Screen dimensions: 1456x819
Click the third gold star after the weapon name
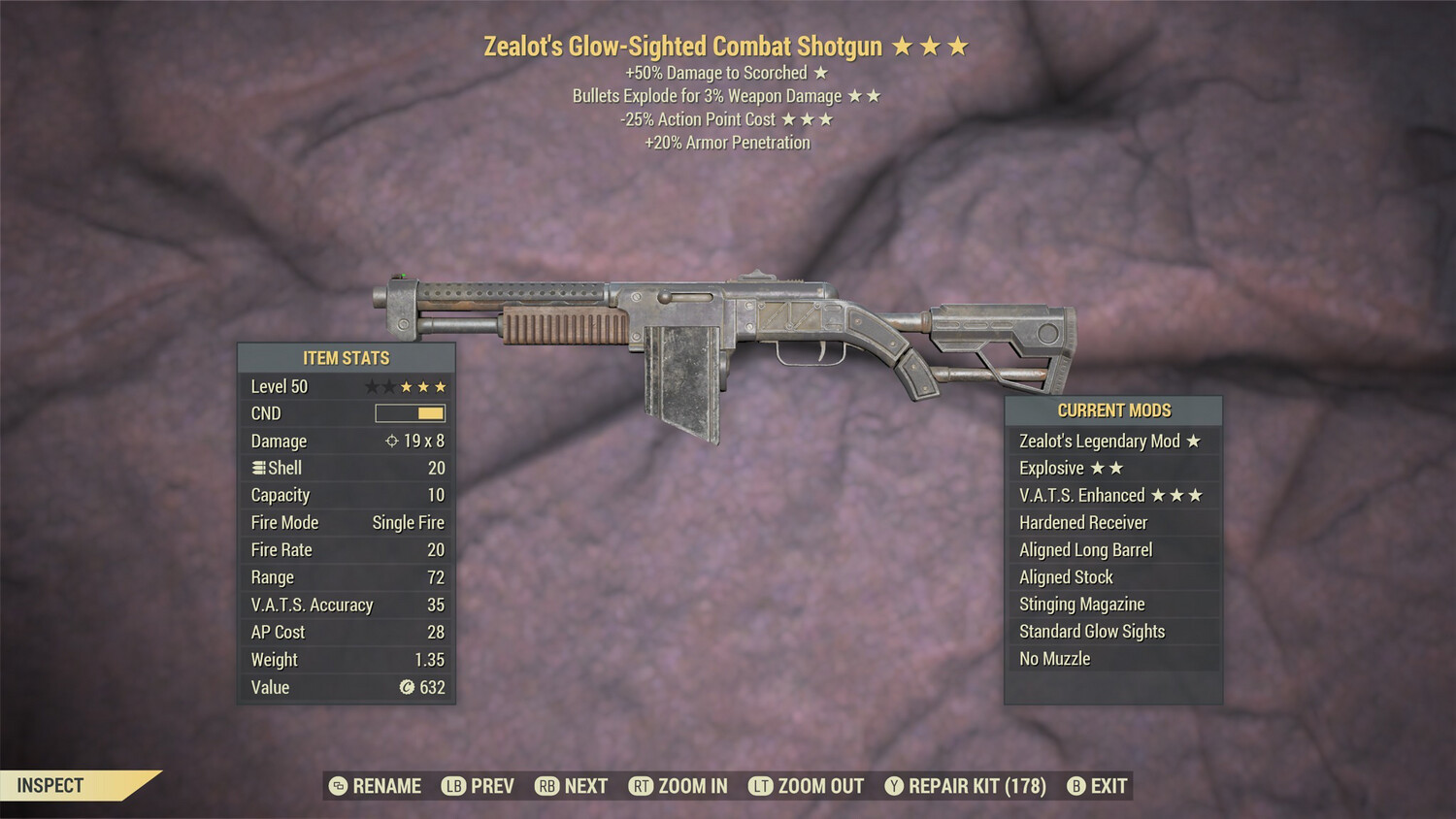tap(959, 46)
